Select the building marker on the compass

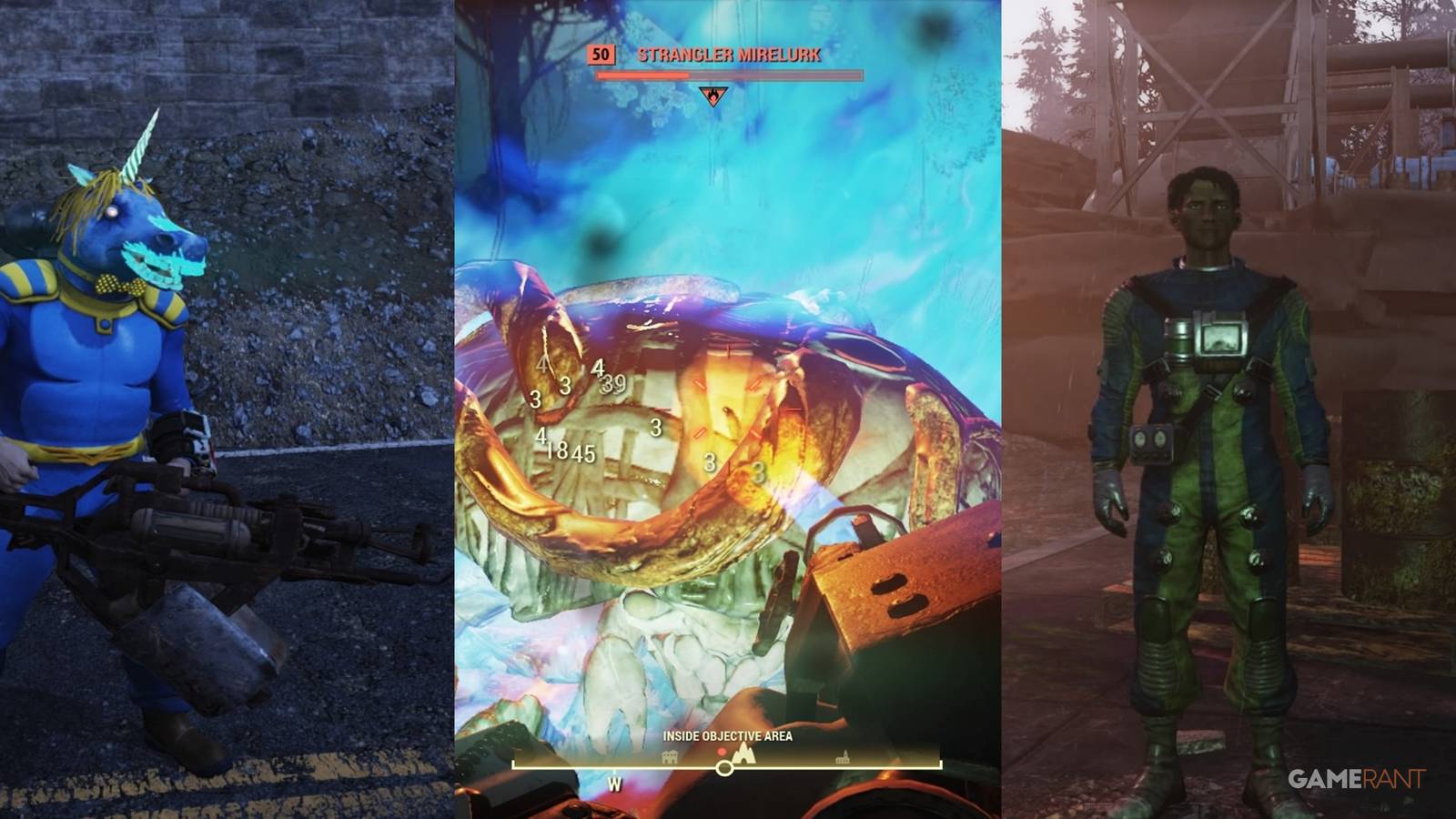tap(670, 756)
